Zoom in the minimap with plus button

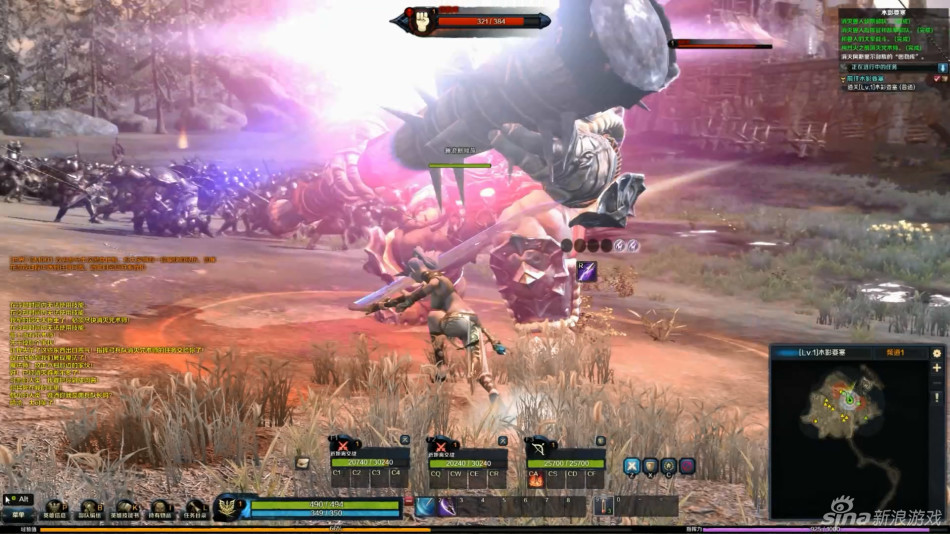coord(937,368)
